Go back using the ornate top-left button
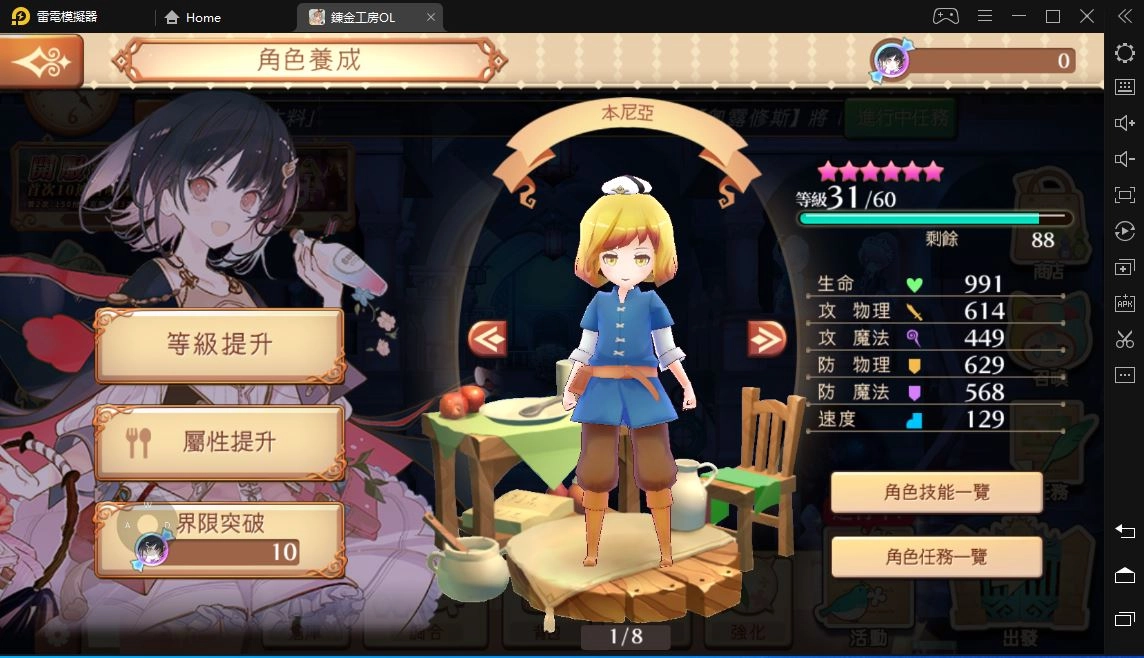 click(41, 61)
